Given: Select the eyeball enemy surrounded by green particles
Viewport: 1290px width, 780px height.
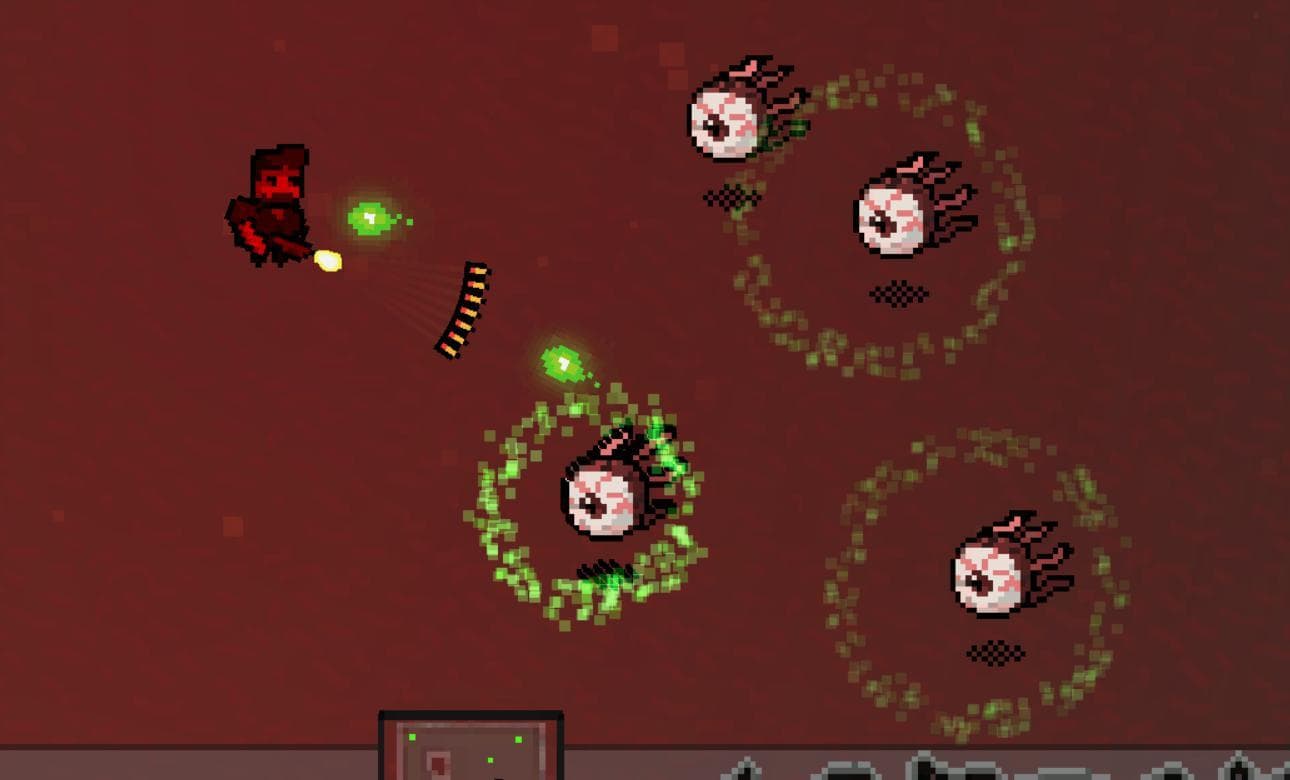Looking at the screenshot, I should click(600, 495).
